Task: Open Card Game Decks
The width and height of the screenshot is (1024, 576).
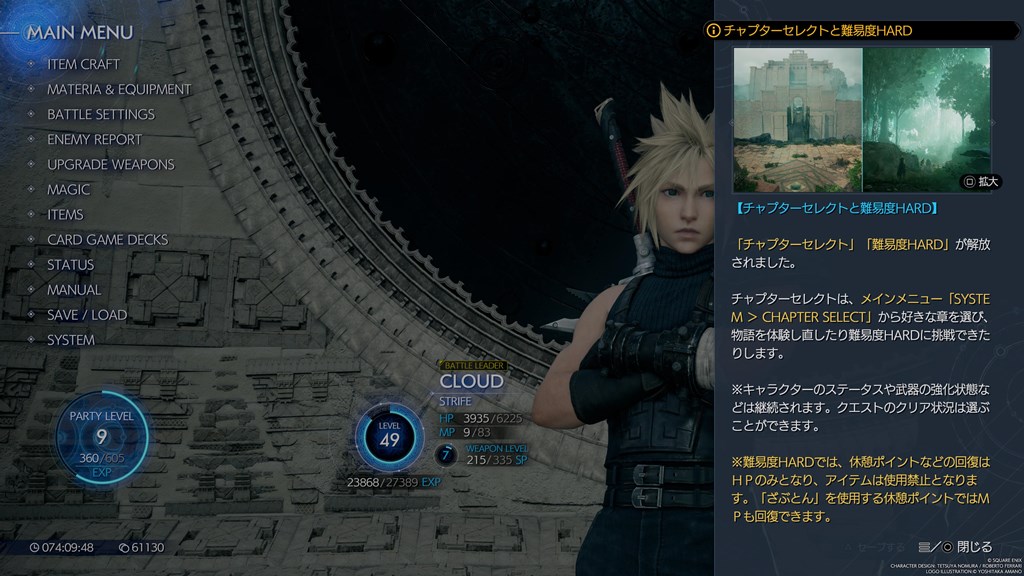Action: [107, 239]
